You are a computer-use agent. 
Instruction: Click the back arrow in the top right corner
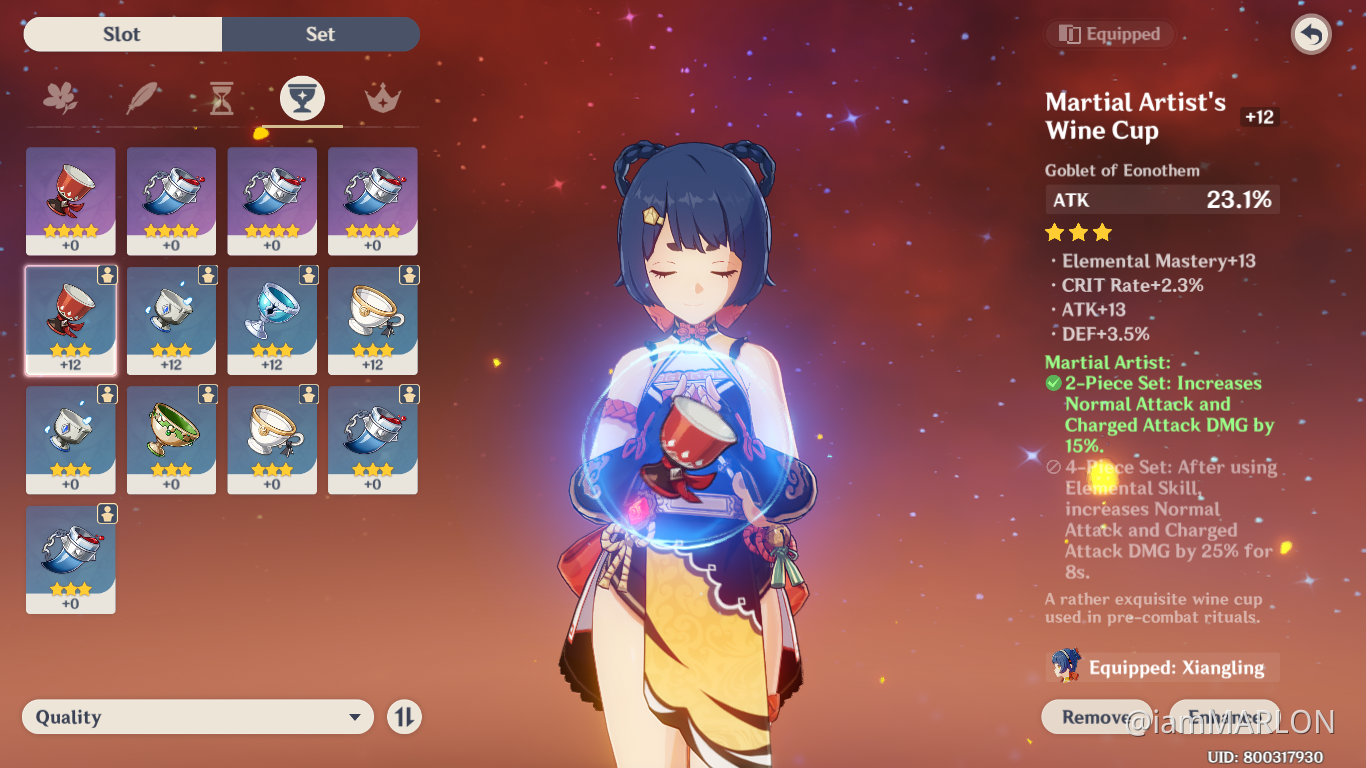coord(1310,34)
